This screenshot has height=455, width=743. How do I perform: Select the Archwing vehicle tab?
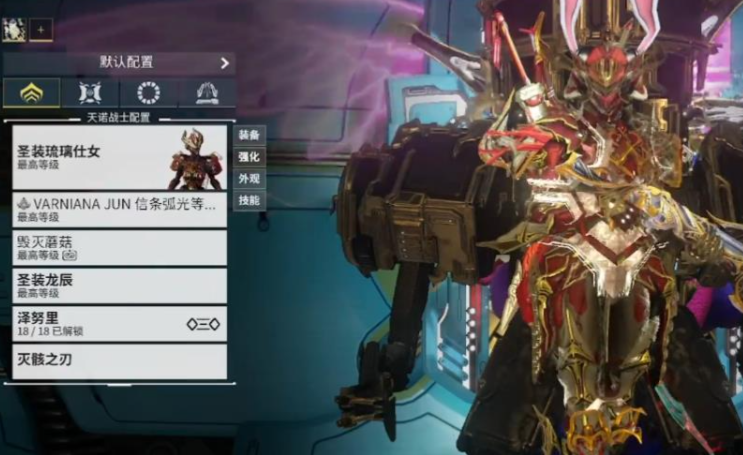tap(207, 93)
